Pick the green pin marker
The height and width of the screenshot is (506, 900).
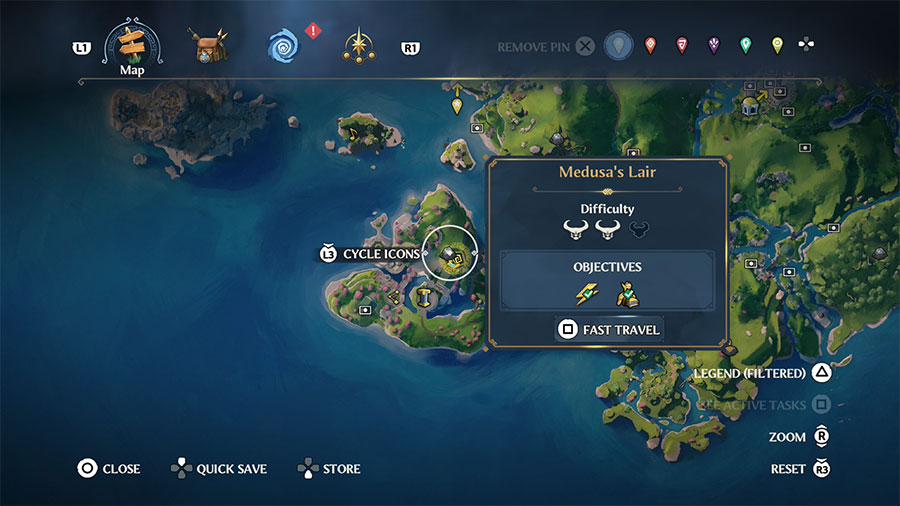pos(745,46)
